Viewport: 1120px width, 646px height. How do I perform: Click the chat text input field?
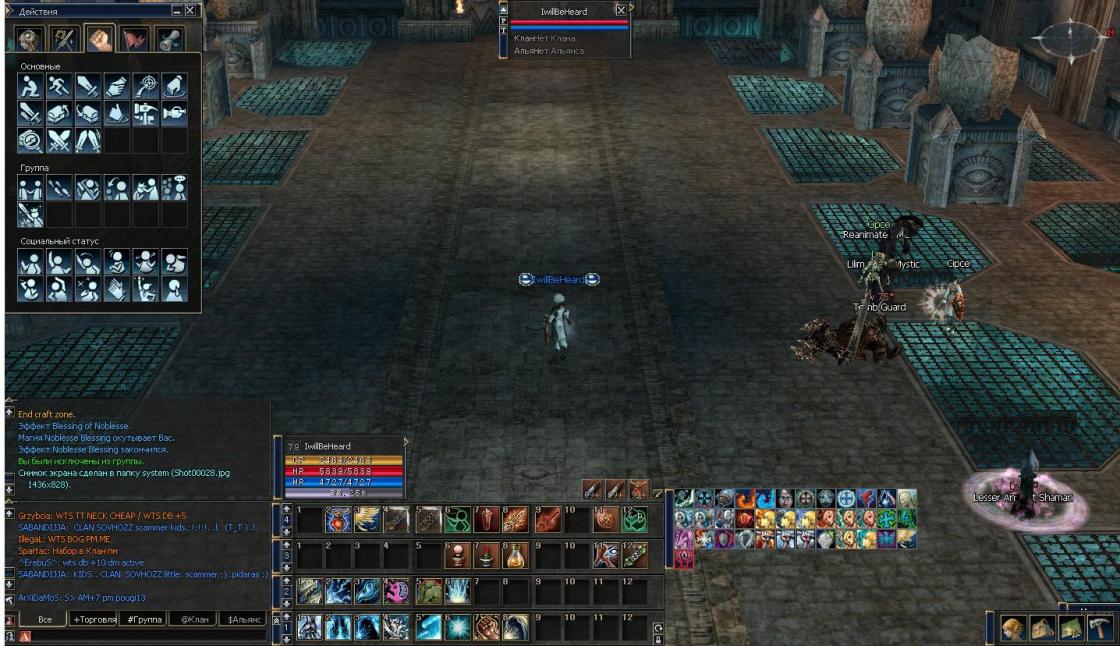(150, 636)
